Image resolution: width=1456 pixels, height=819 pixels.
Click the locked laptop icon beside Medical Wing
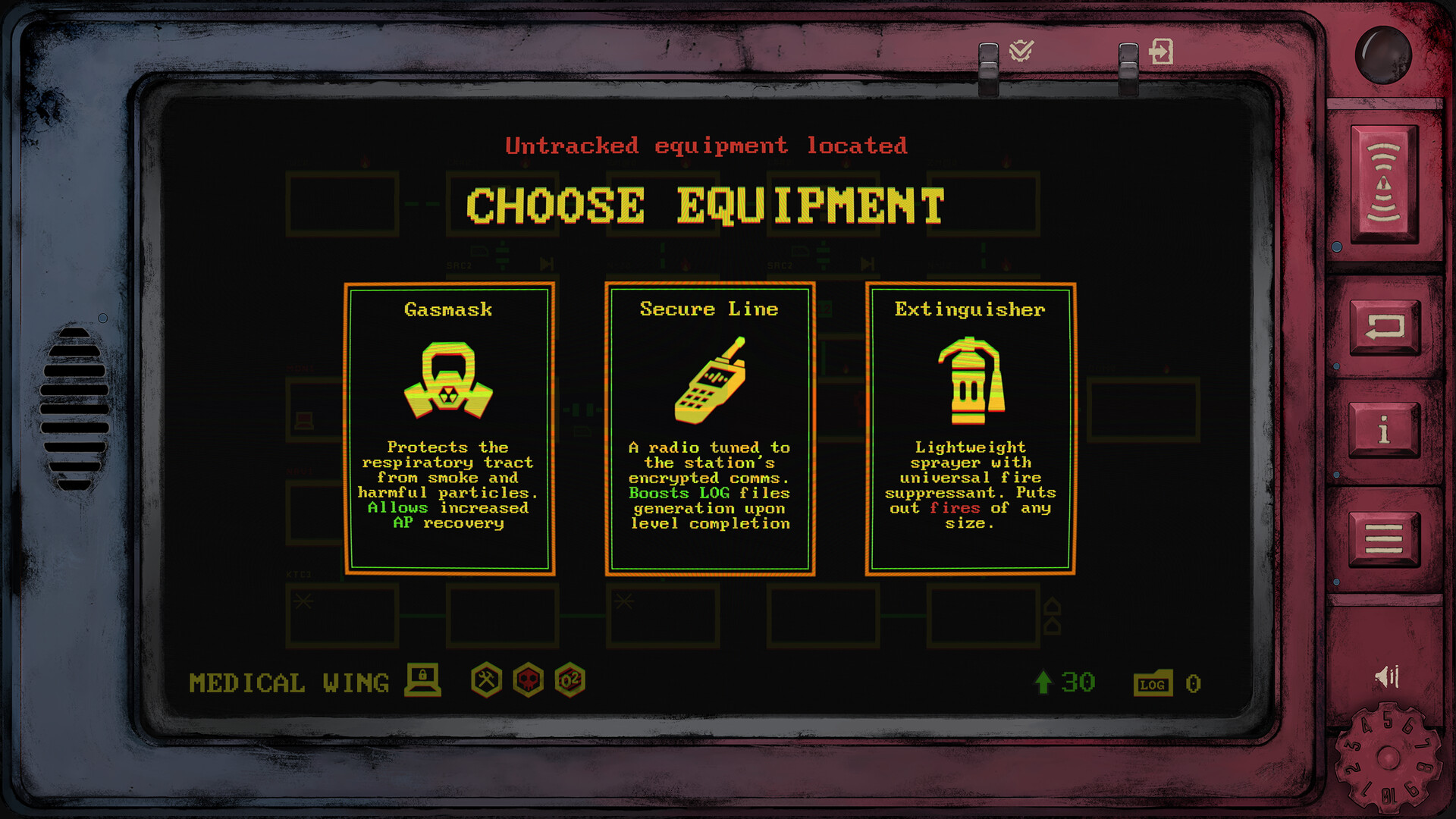(x=422, y=680)
